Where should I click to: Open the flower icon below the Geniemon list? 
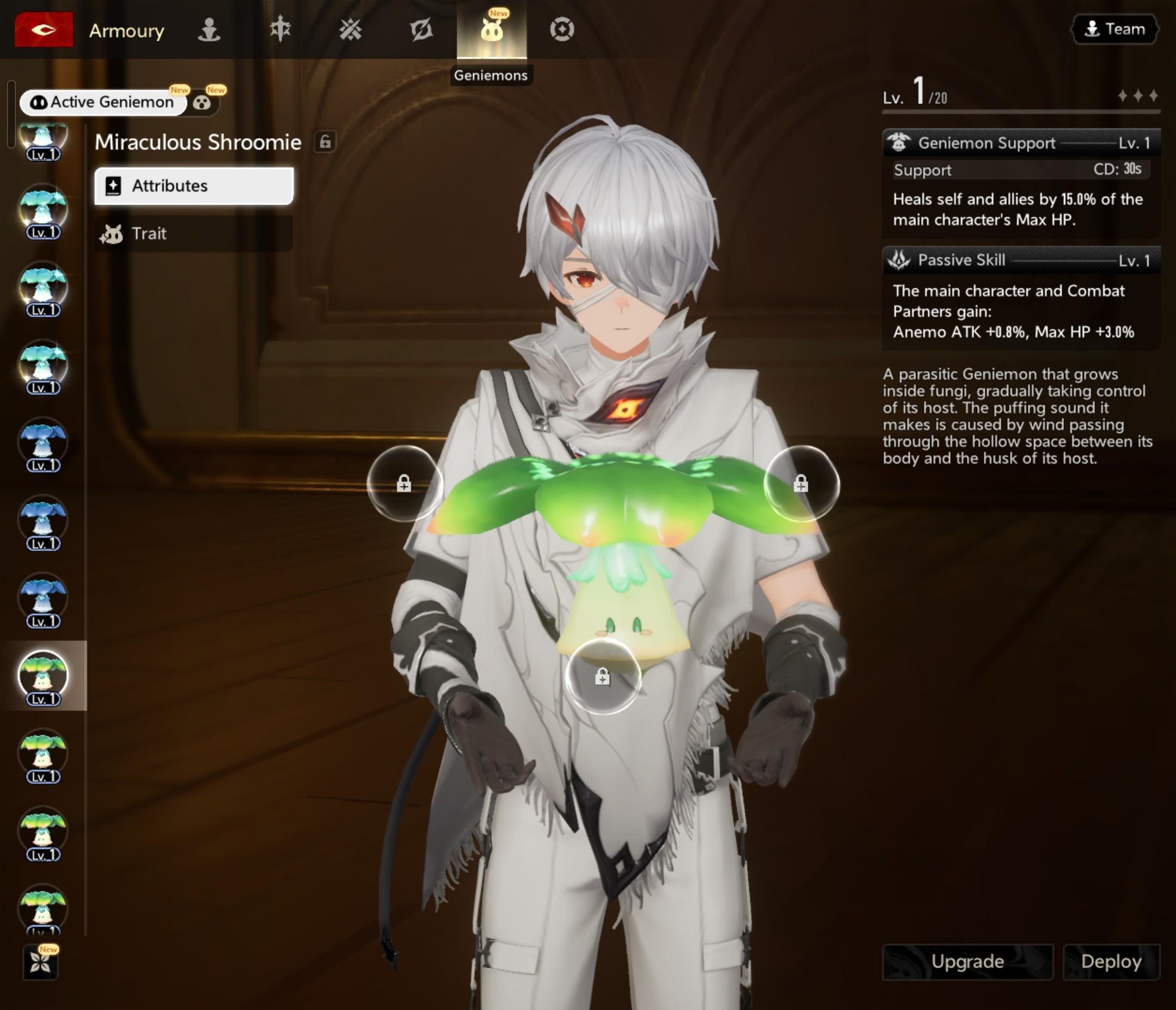(x=41, y=962)
